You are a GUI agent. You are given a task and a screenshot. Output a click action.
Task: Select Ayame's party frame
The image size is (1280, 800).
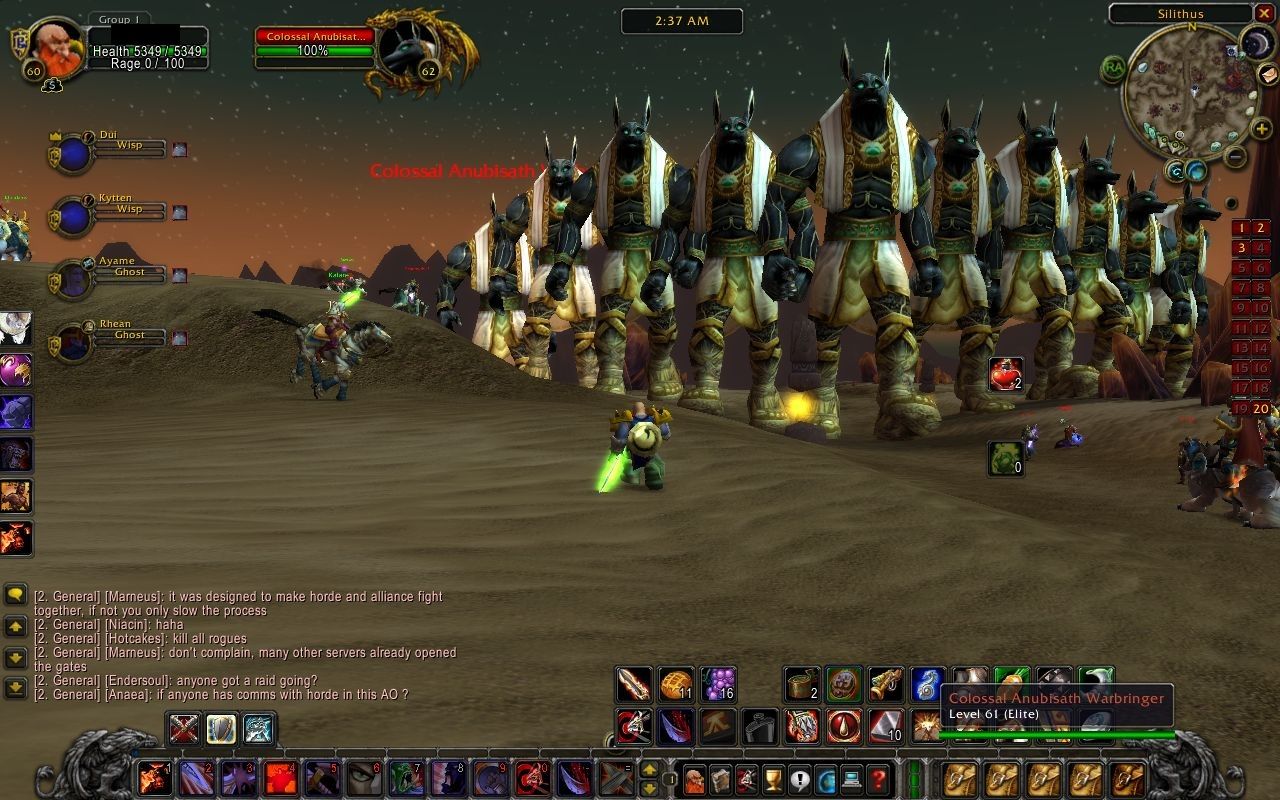[x=73, y=280]
